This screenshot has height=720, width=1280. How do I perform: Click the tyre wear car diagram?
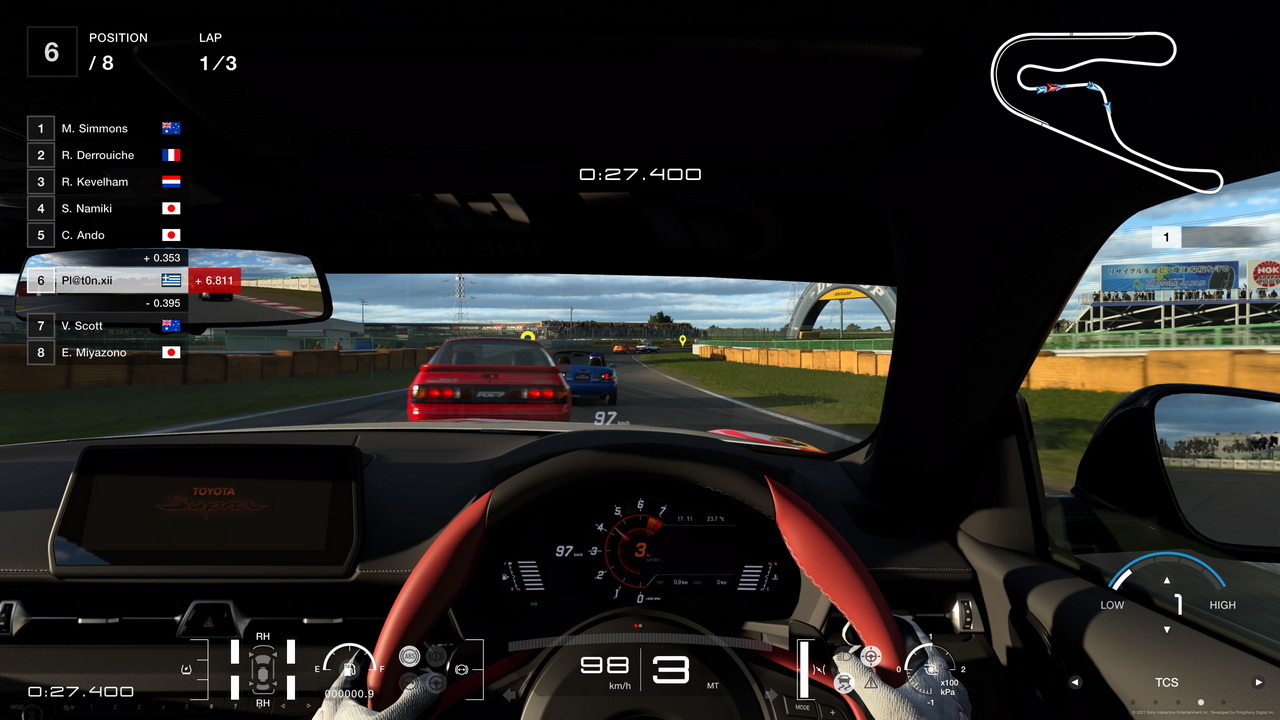point(263,668)
